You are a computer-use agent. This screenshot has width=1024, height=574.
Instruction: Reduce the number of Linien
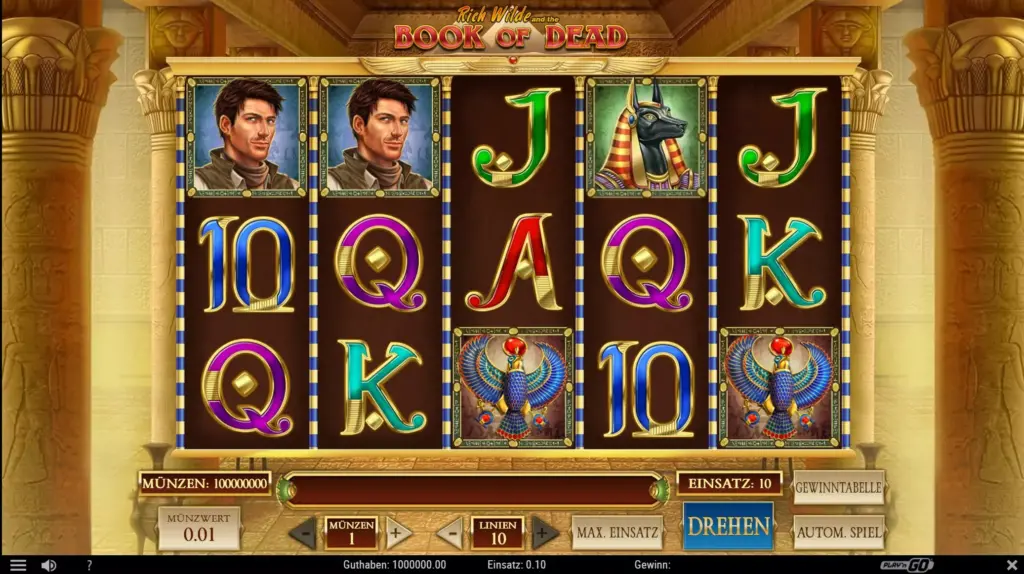450,532
